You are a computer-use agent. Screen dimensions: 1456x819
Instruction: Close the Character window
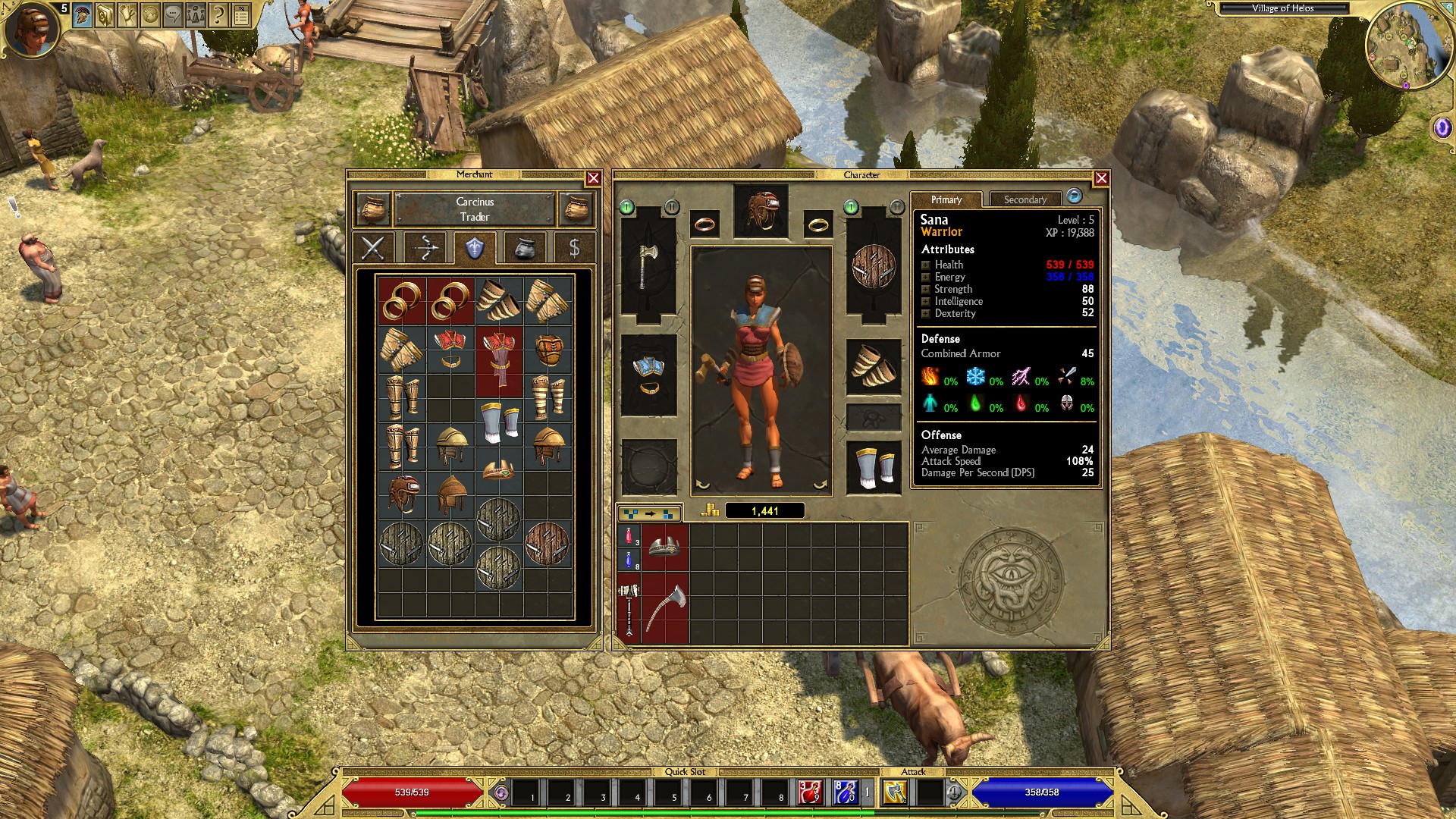pyautogui.click(x=1101, y=178)
